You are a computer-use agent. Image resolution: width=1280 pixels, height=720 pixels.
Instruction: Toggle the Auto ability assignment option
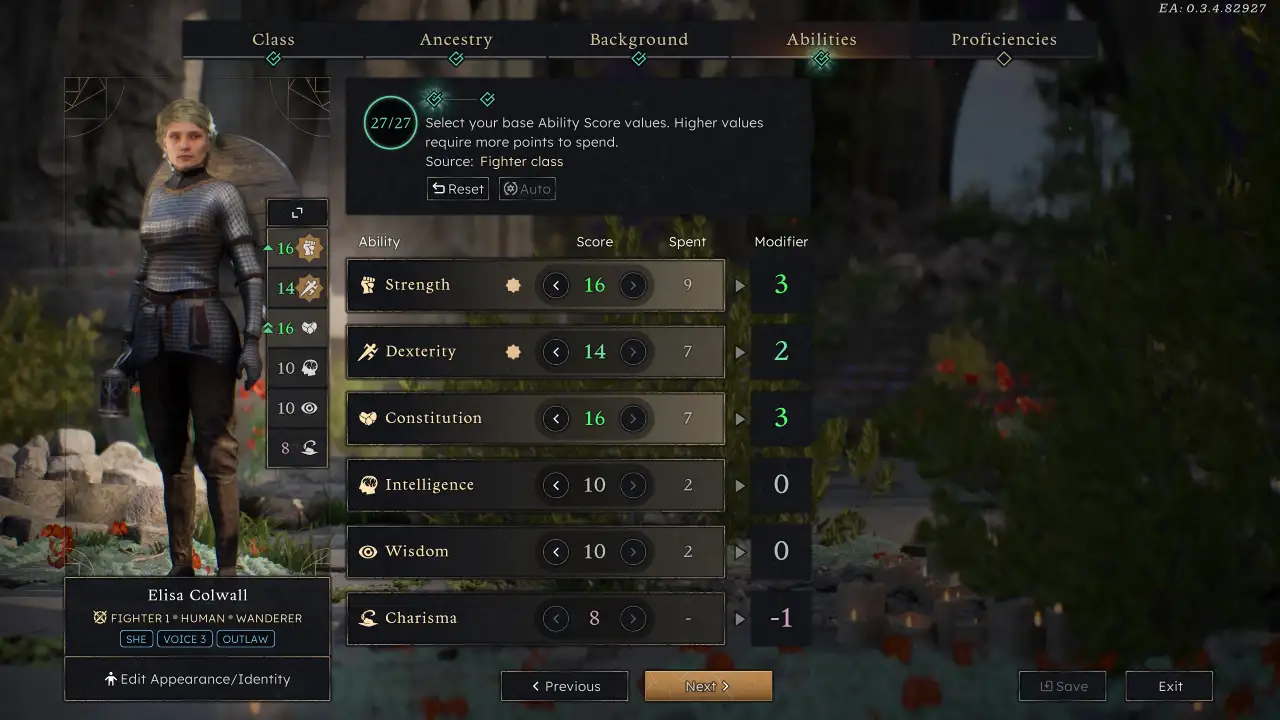tap(527, 188)
